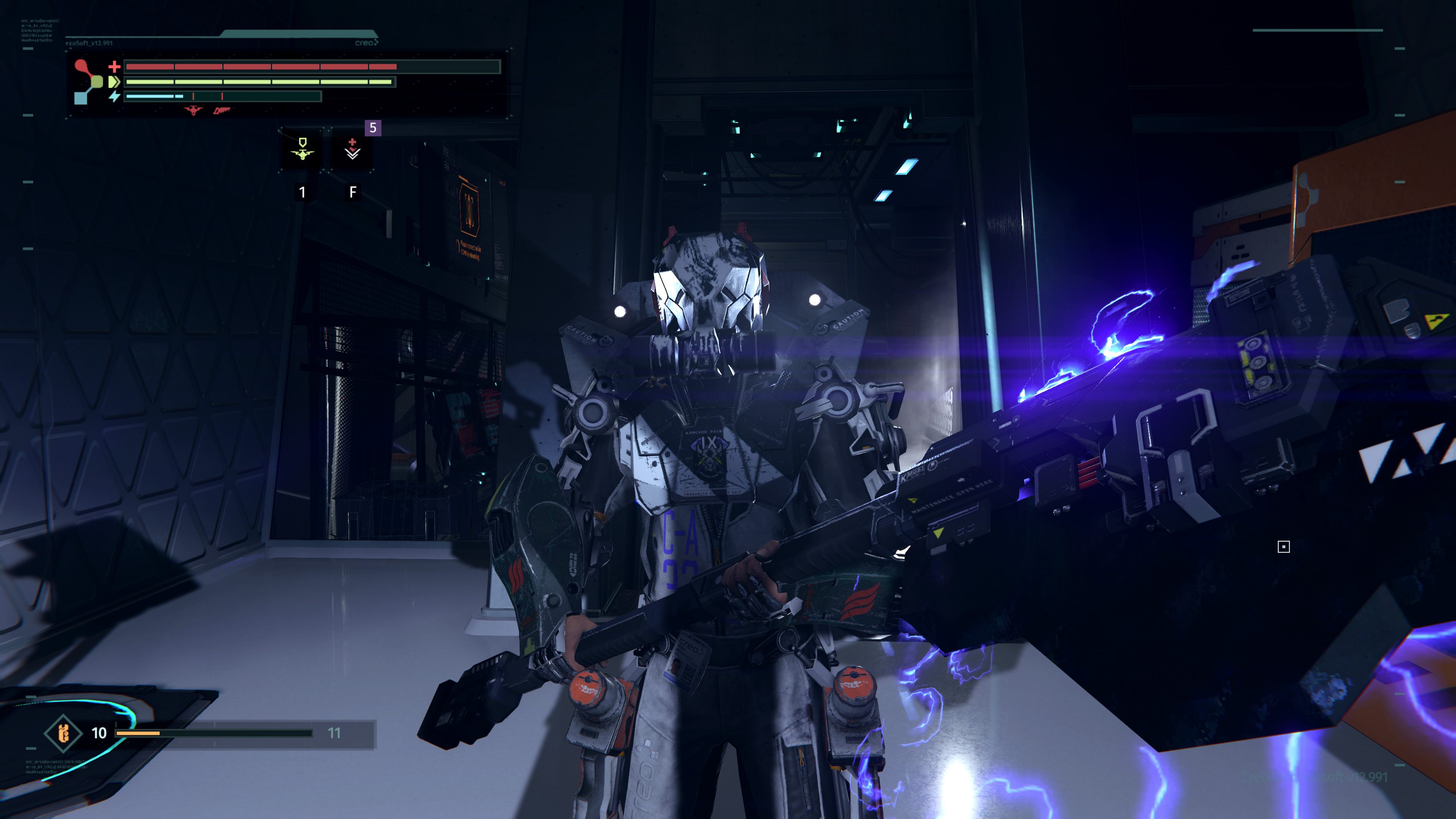
Task: Activate the drone module icon
Action: pyautogui.click(x=303, y=149)
